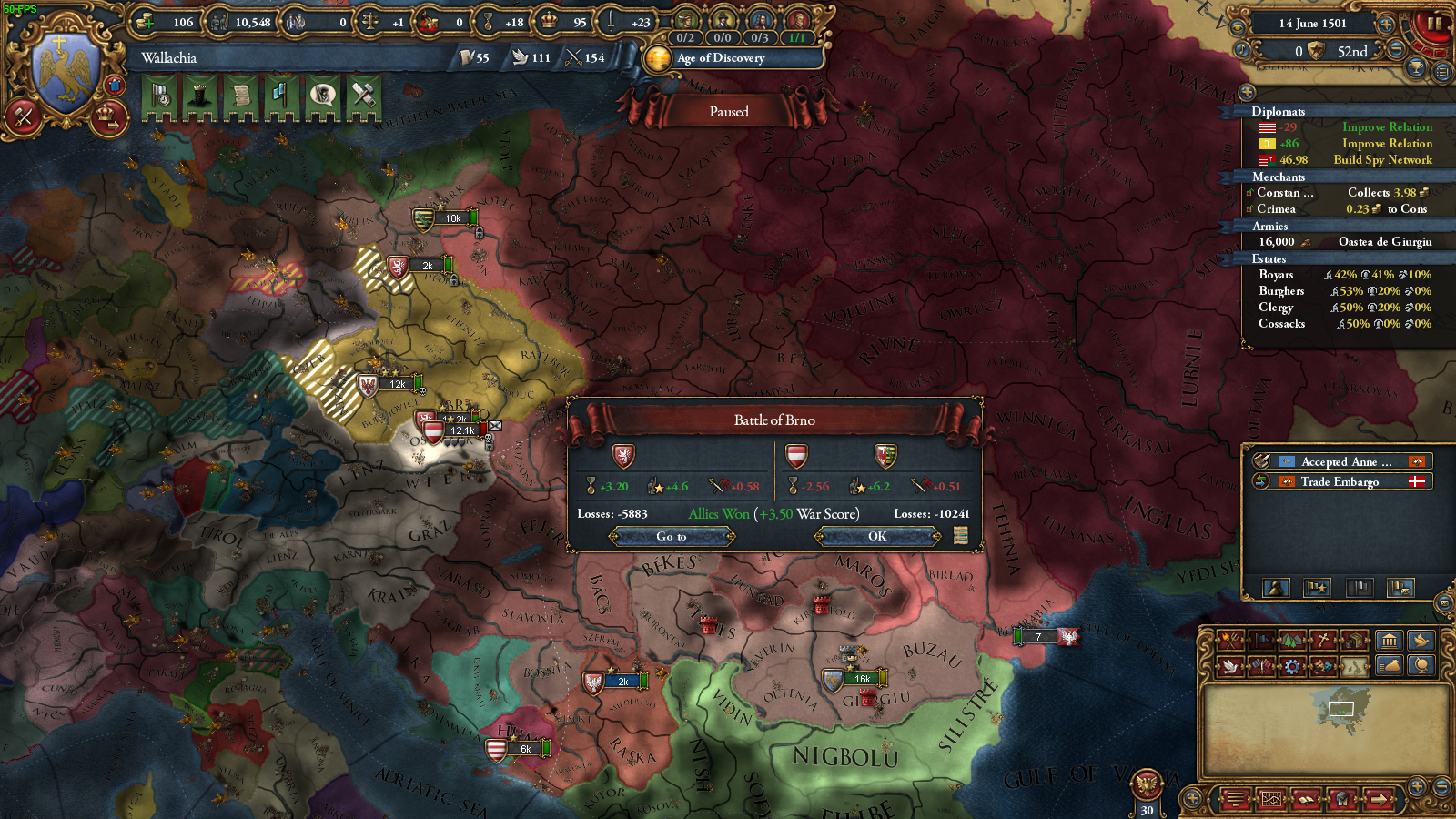Click the temple buildings icon near the minimap
Image resolution: width=1456 pixels, height=819 pixels.
[x=1388, y=642]
